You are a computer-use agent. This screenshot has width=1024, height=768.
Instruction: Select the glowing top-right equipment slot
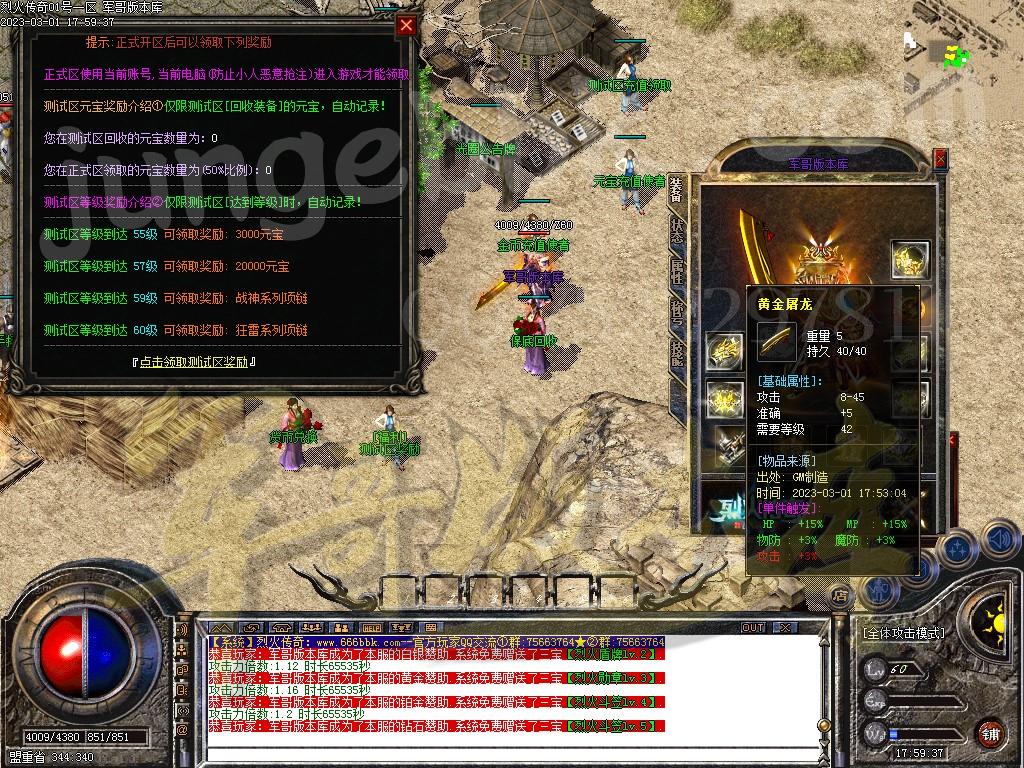pyautogui.click(x=910, y=260)
